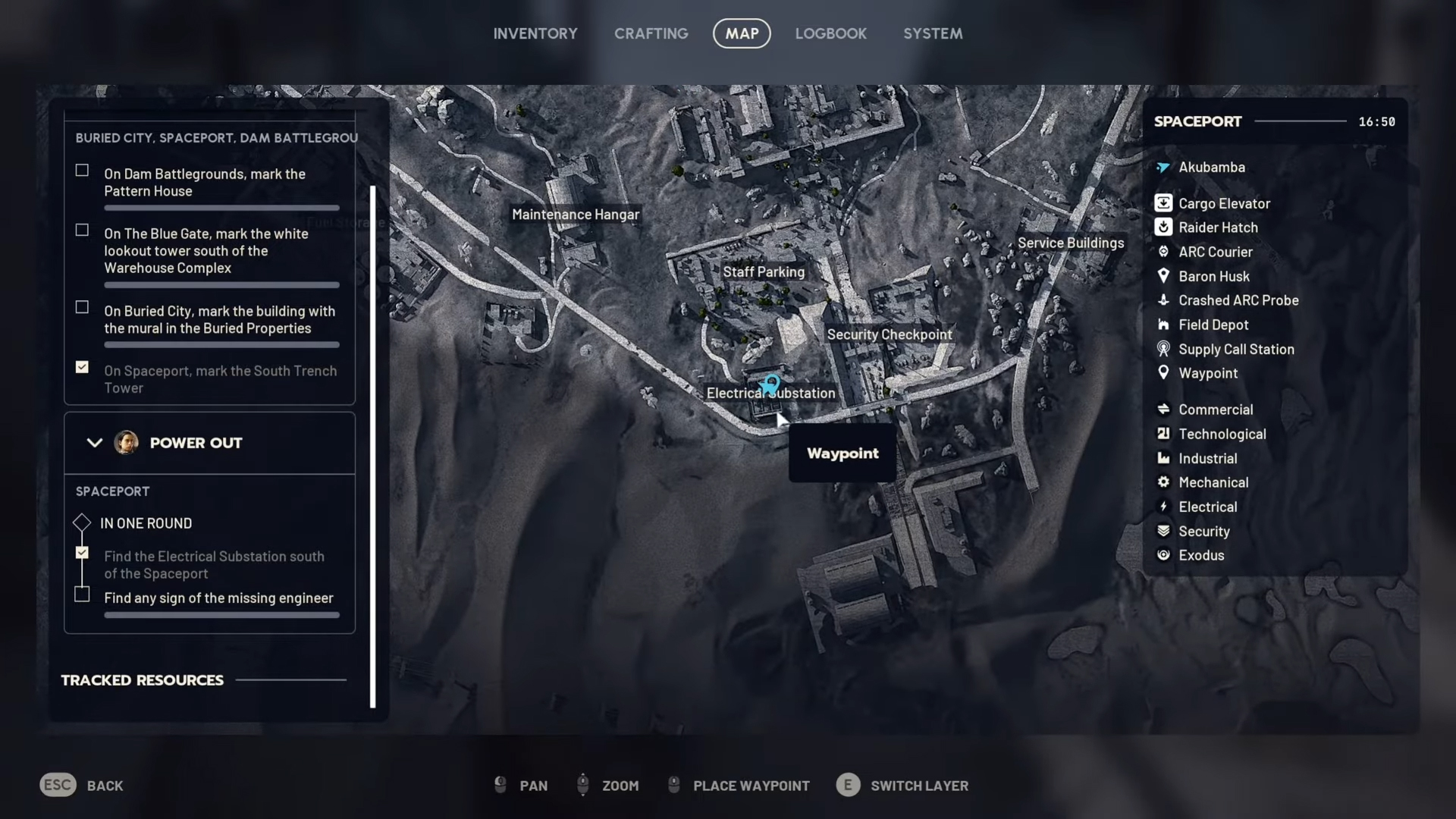Screen dimensions: 1456x819
Task: Collapse the Power Out quest section
Action: point(95,443)
